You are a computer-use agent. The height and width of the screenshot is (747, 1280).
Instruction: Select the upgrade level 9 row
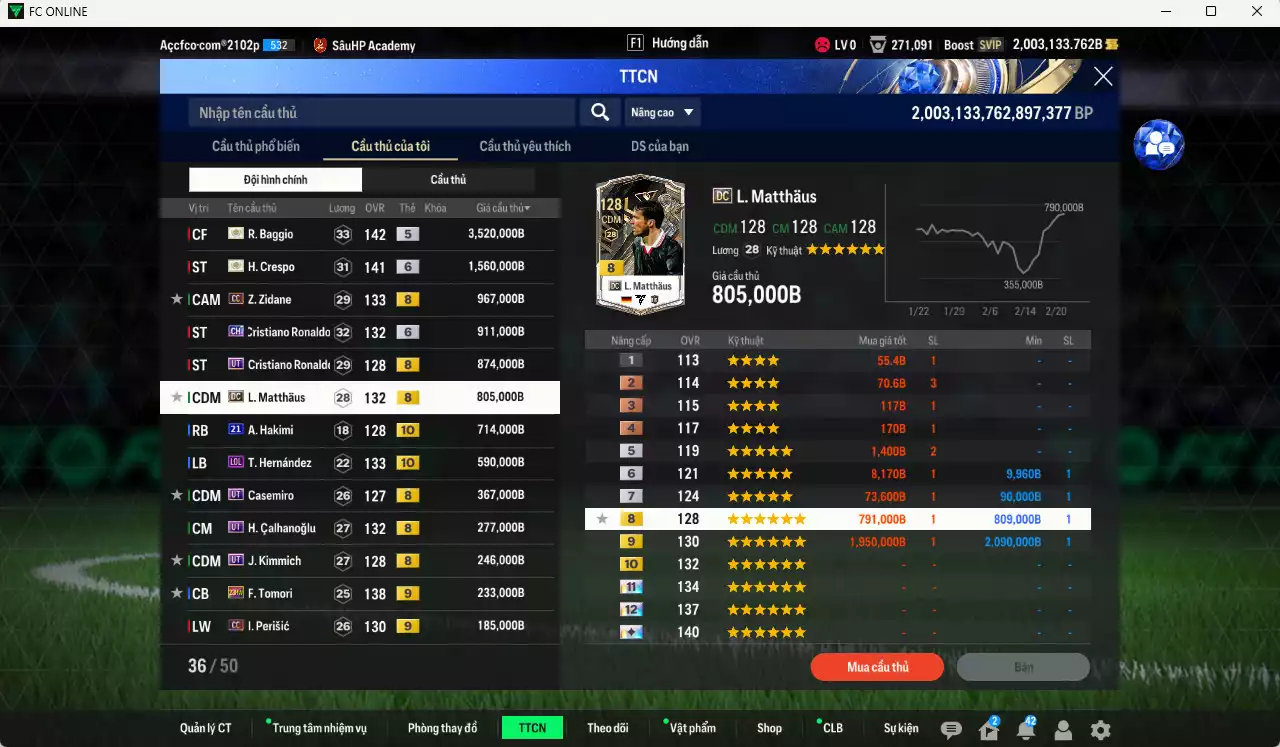coord(837,542)
